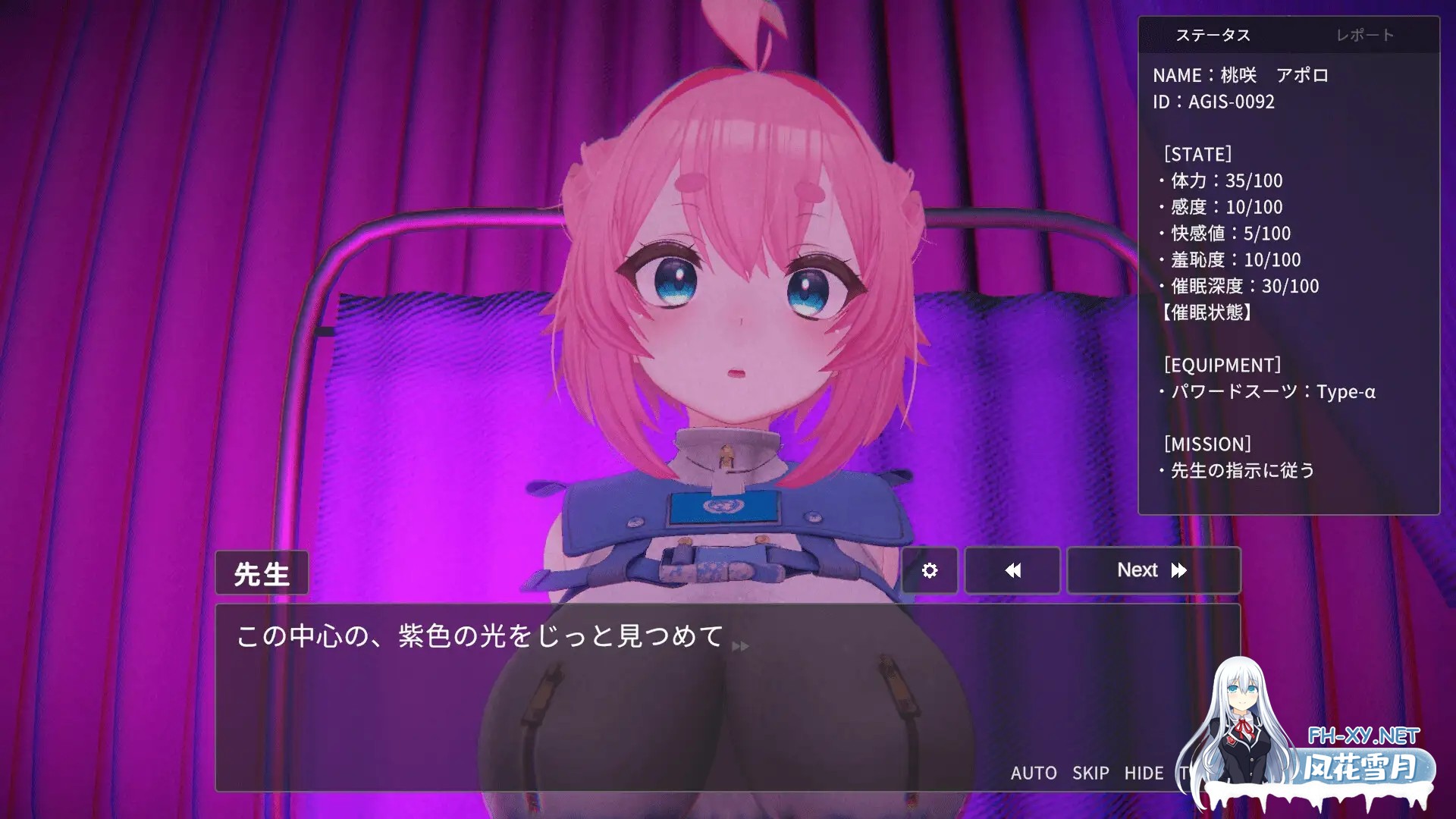
Task: Enable AUTO playback mode
Action: tap(1034, 773)
